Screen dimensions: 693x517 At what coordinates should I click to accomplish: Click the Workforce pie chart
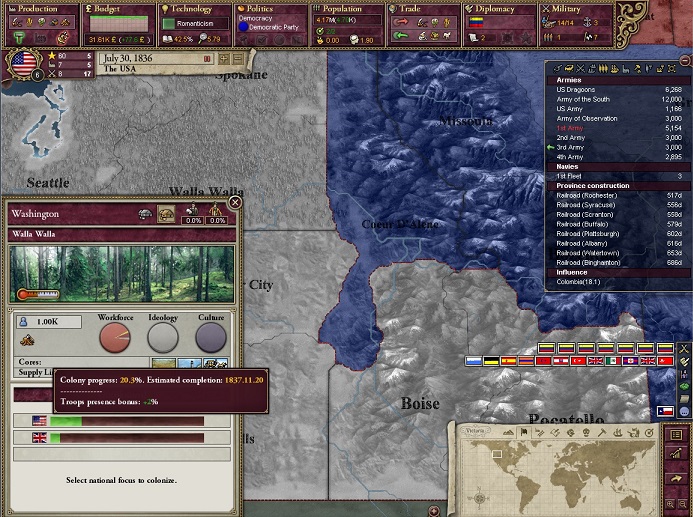tap(115, 337)
